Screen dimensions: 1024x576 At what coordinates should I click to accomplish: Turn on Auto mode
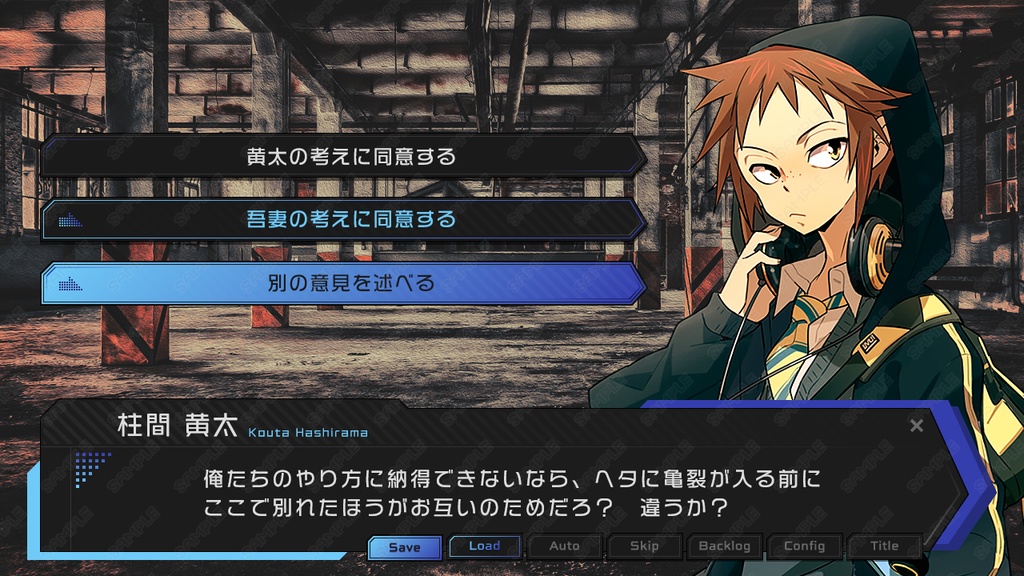[564, 546]
